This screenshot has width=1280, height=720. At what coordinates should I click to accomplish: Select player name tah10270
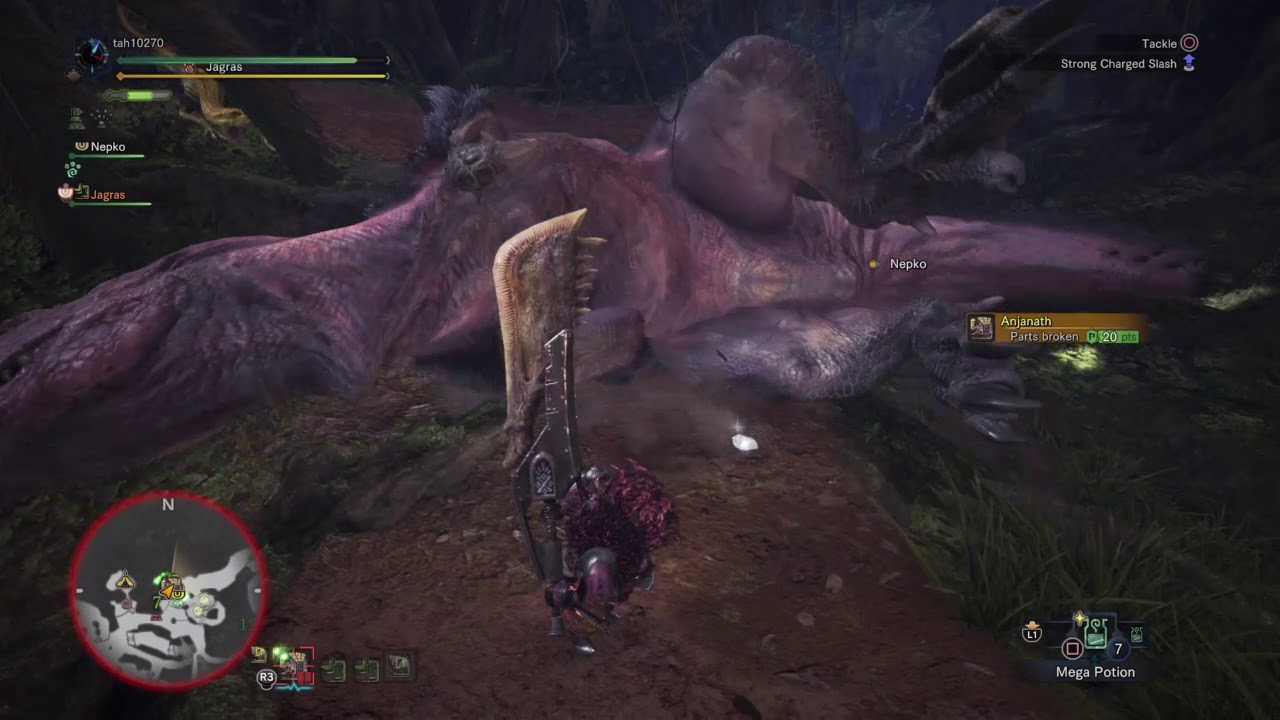pos(138,43)
